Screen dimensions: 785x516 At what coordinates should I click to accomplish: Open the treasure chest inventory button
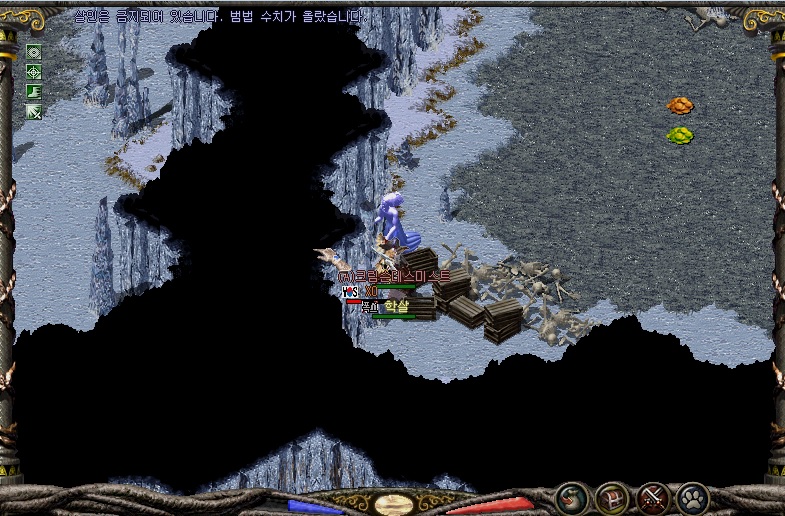[x=612, y=497]
